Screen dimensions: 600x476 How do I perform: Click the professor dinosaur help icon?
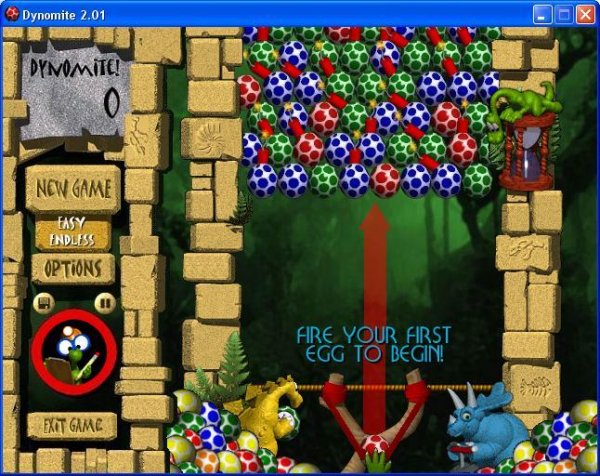(73, 352)
